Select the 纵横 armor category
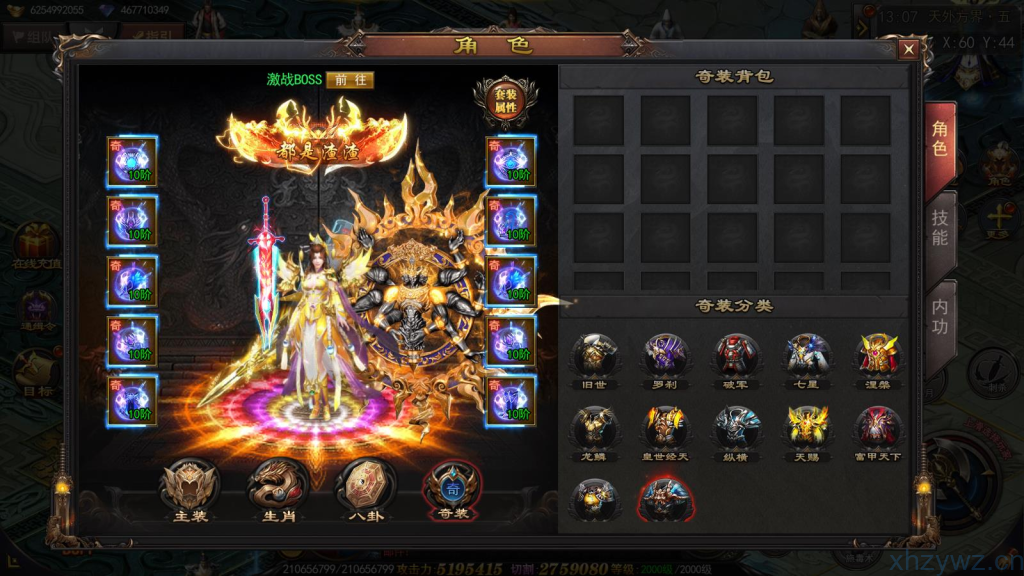The image size is (1024, 576). (736, 430)
